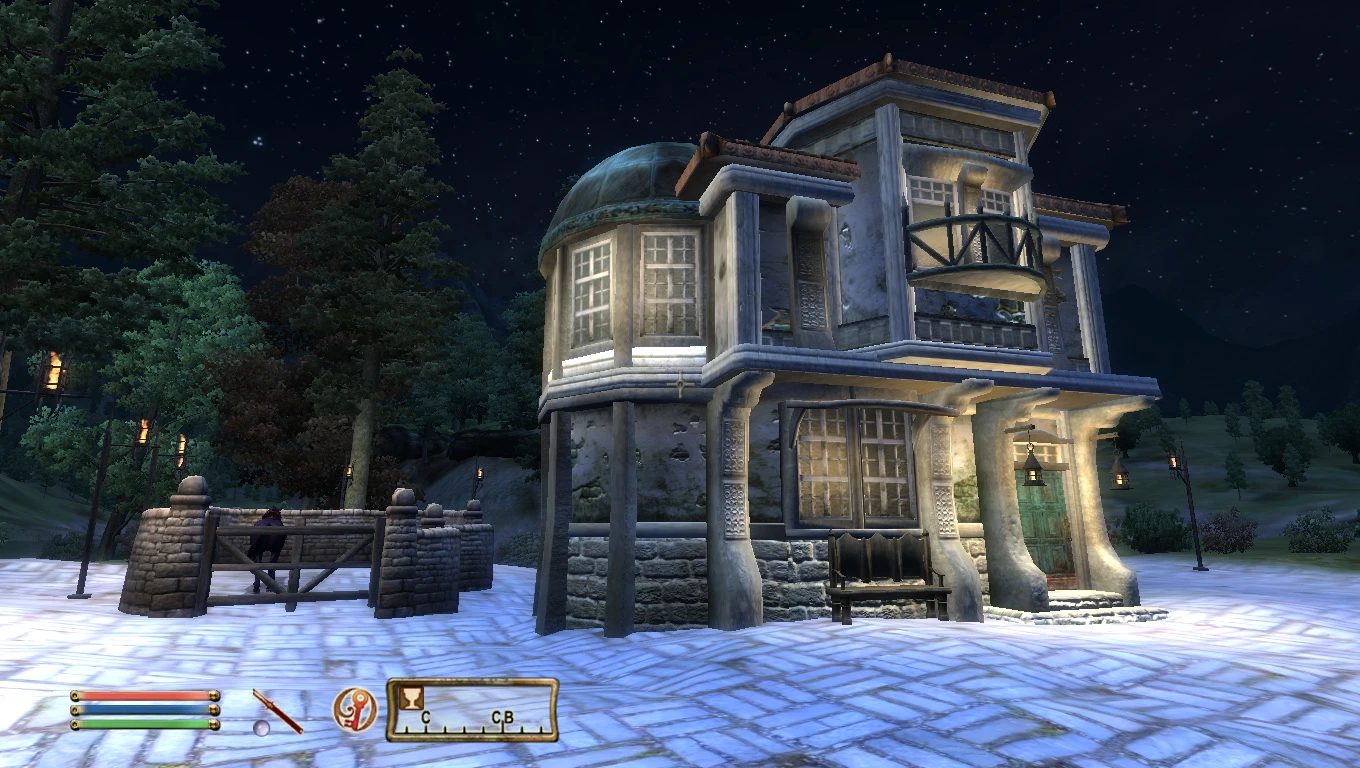The width and height of the screenshot is (1360, 768).
Task: Click the compass bar
Action: (472, 710)
